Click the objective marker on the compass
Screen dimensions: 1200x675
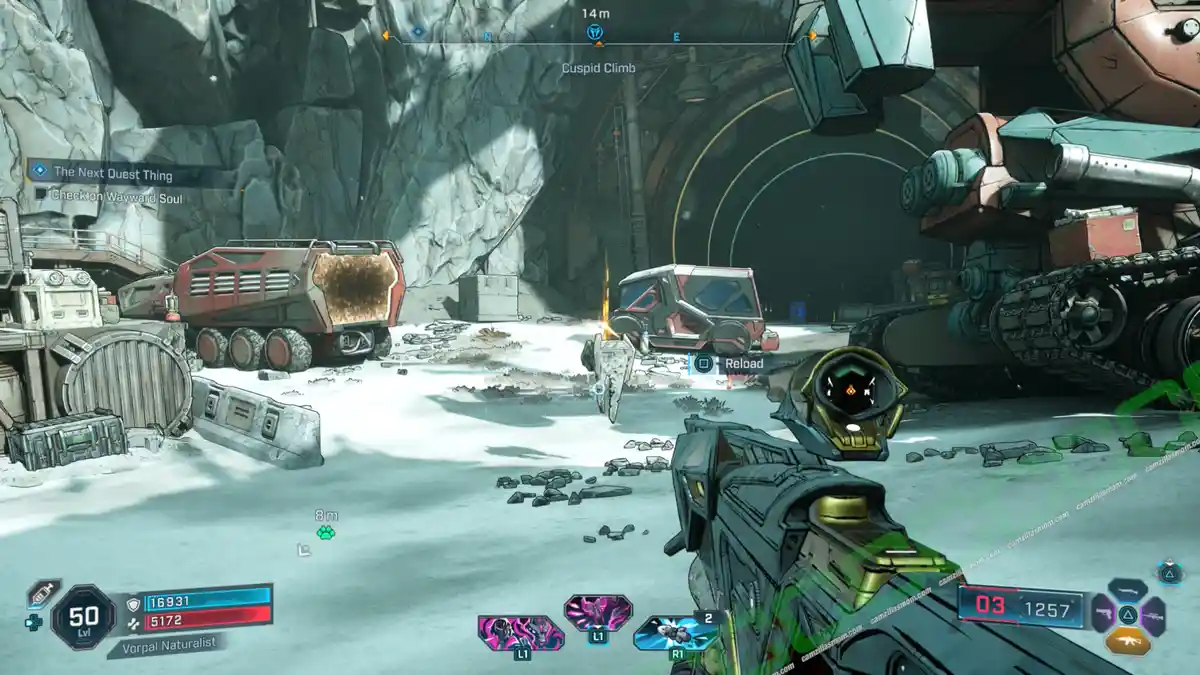coord(595,33)
